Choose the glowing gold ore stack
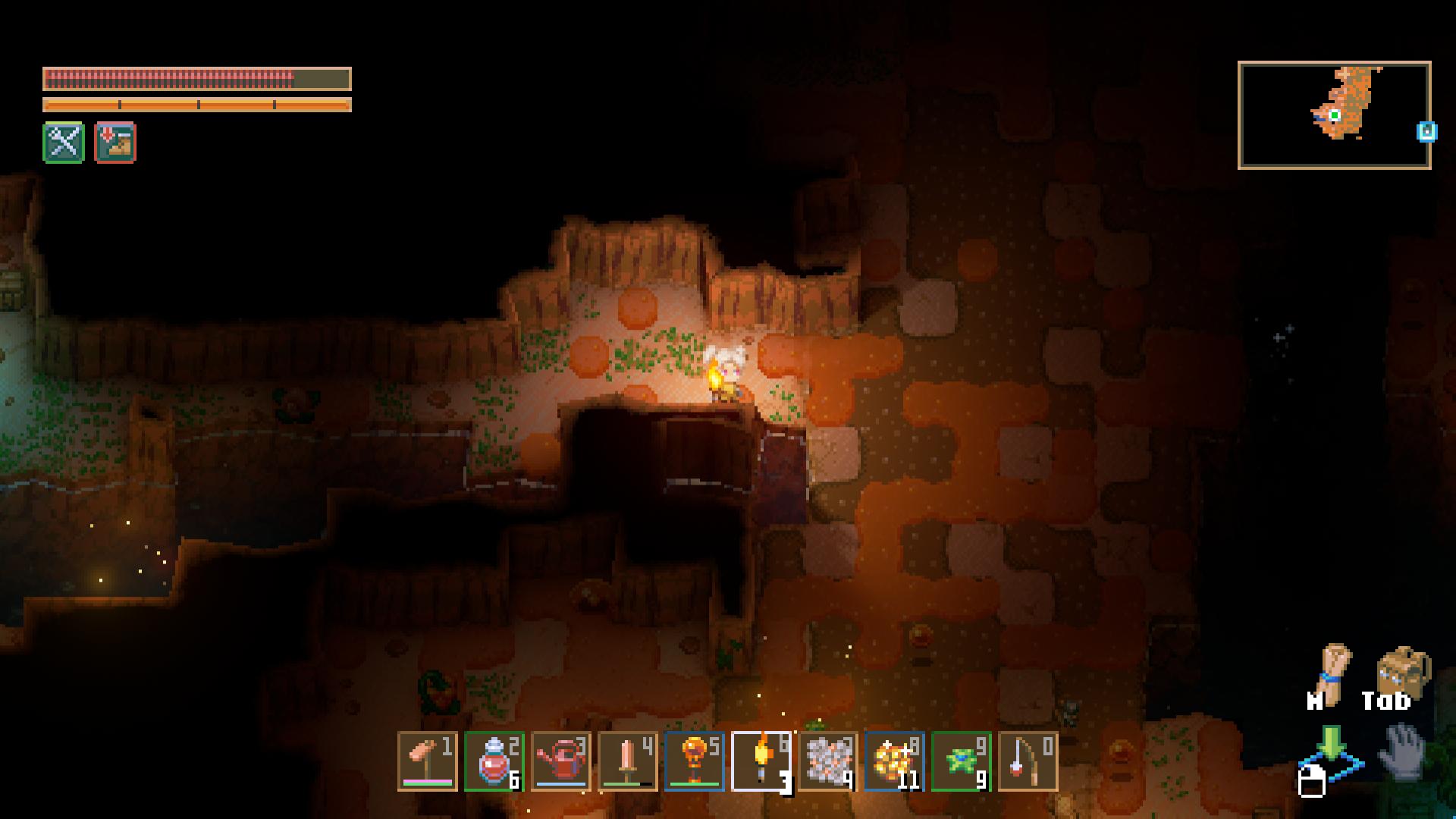Image resolution: width=1456 pixels, height=819 pixels. tap(895, 761)
